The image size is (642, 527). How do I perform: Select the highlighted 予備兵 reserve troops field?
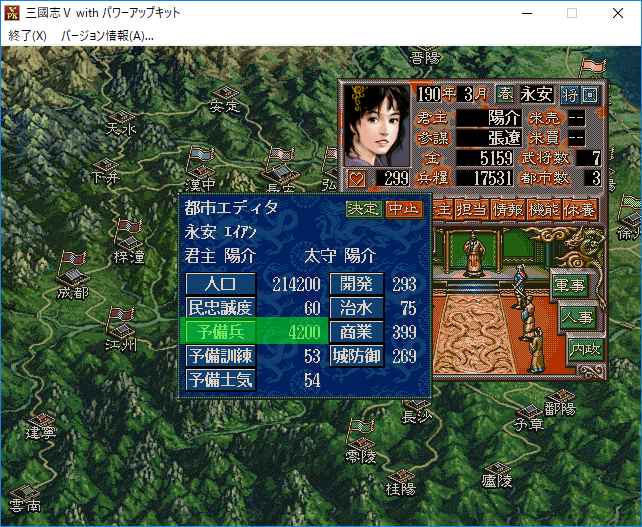(x=220, y=332)
